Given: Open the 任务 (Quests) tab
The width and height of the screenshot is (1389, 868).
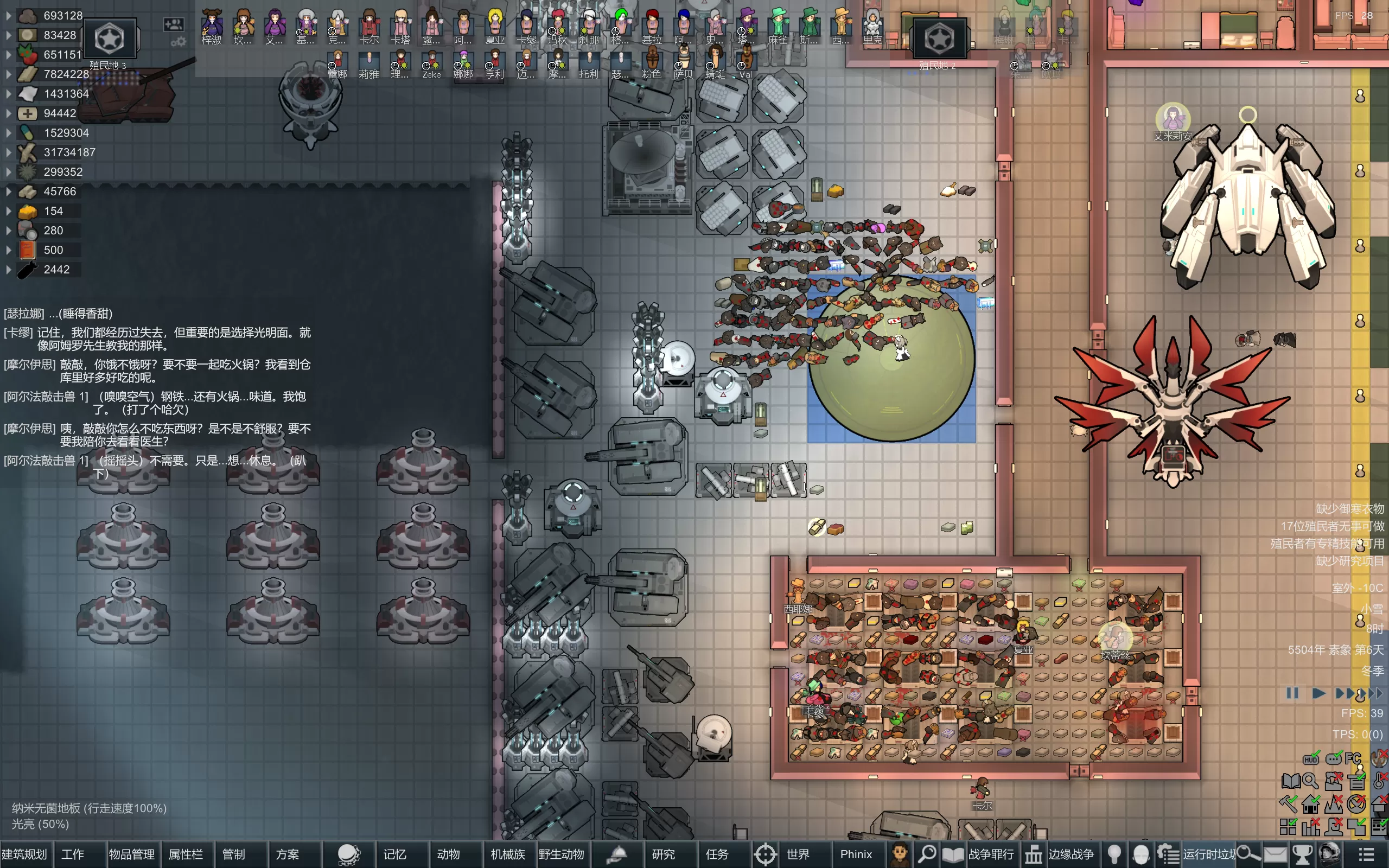Looking at the screenshot, I should click(x=717, y=854).
